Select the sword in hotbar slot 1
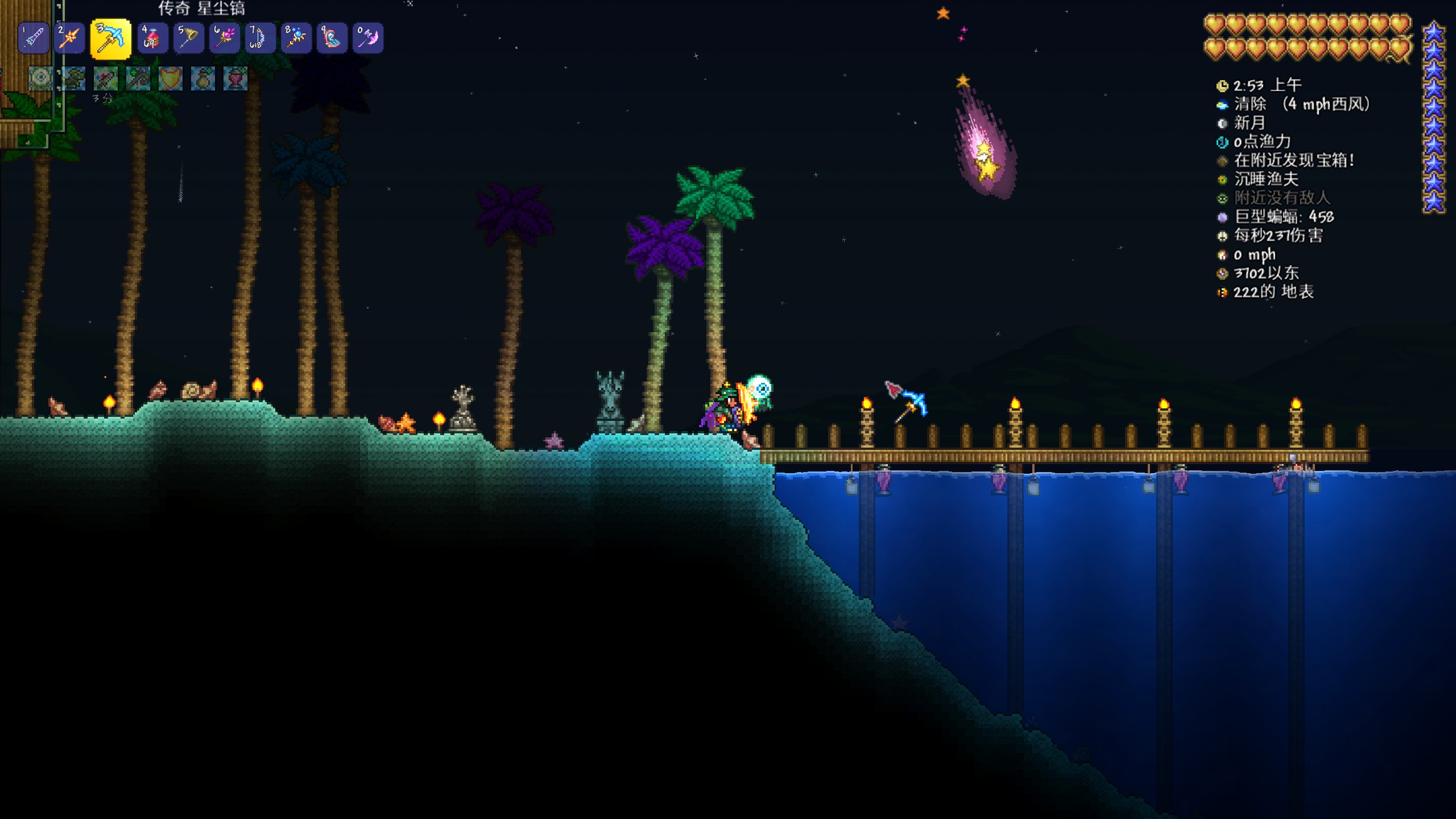Screen dimensions: 1456x819 (x=34, y=38)
